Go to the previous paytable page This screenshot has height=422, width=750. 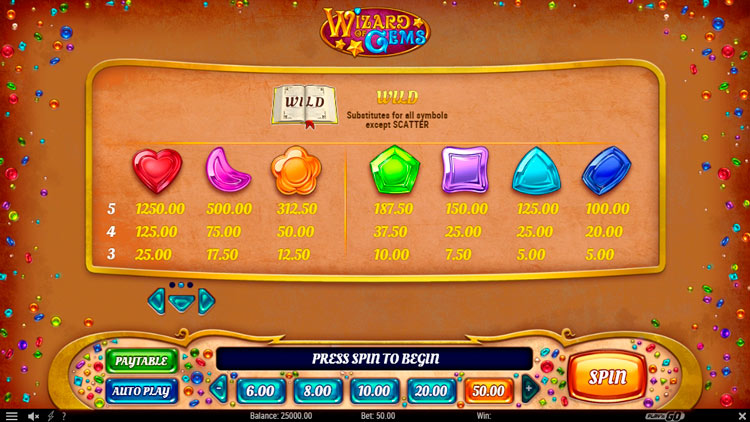157,300
